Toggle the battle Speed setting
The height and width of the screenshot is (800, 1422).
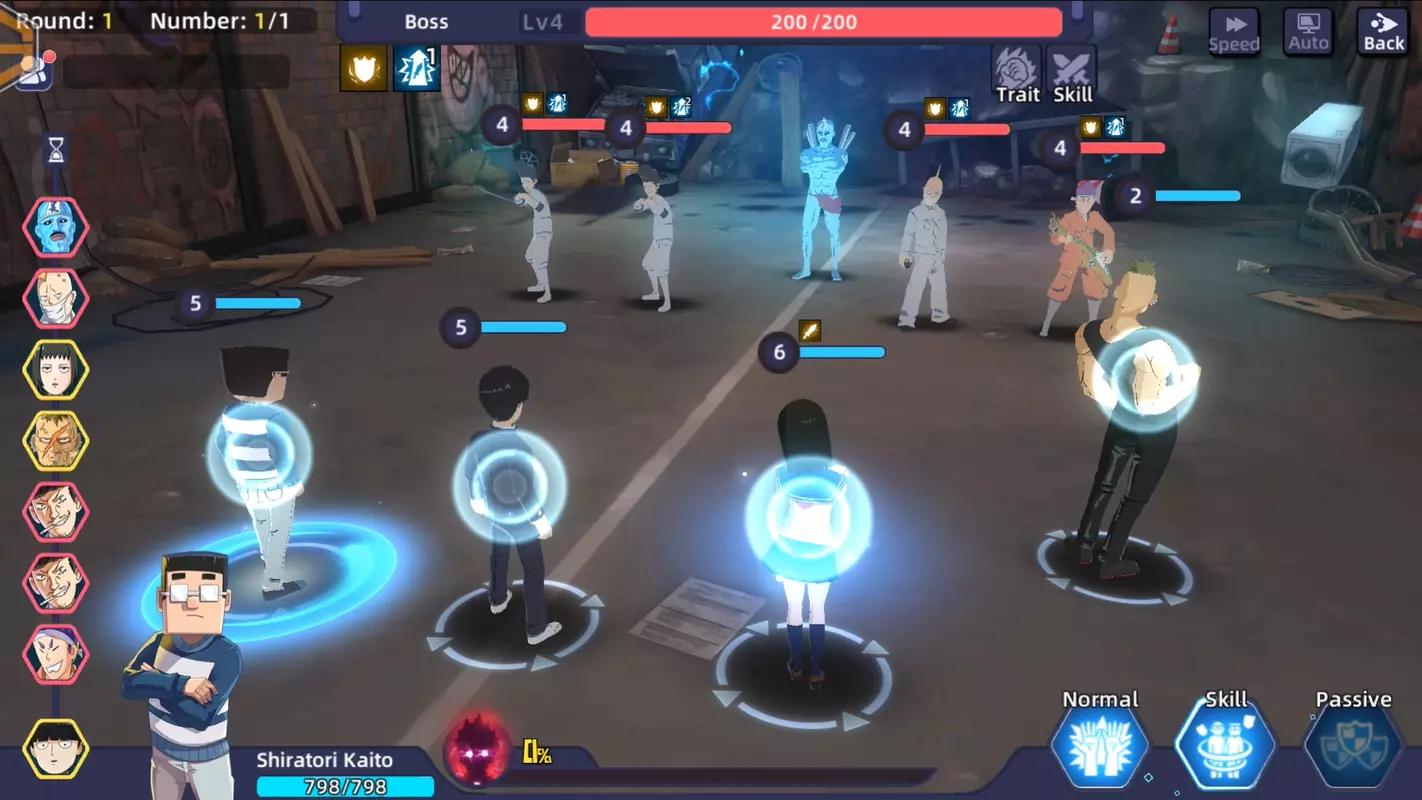[x=1234, y=30]
